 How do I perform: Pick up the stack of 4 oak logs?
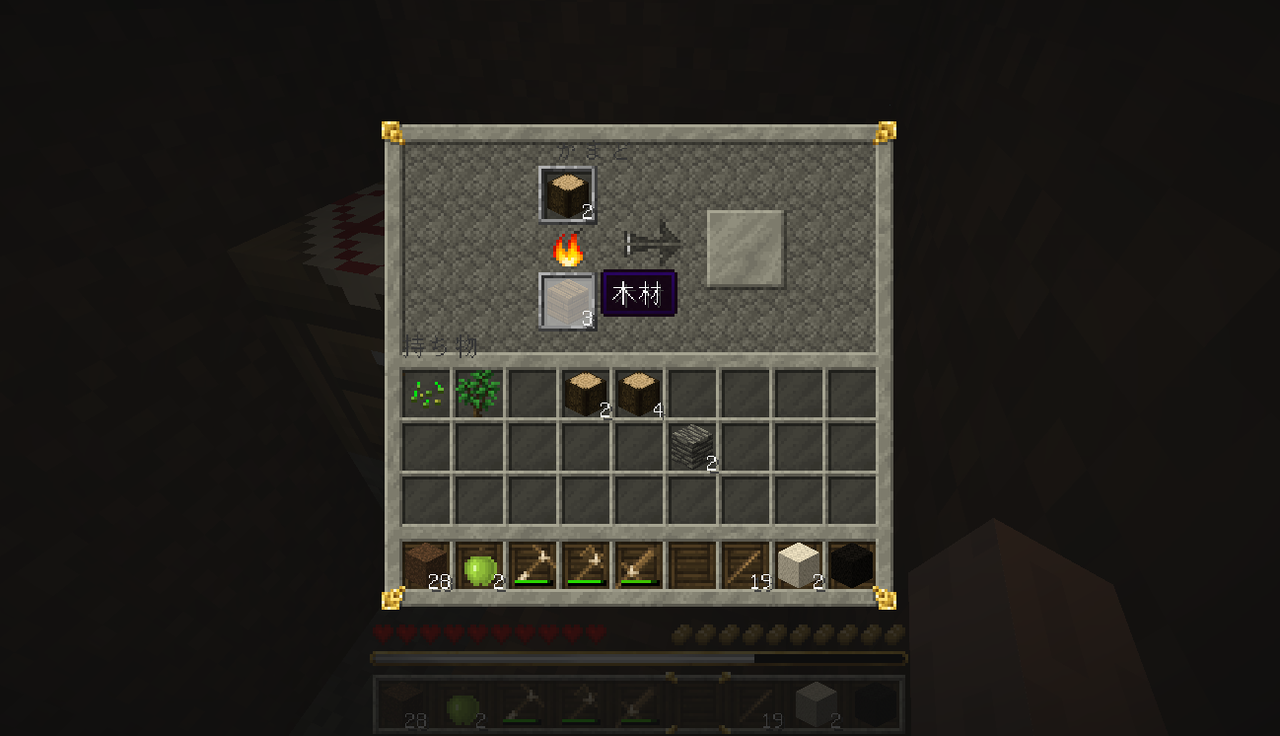pos(638,392)
